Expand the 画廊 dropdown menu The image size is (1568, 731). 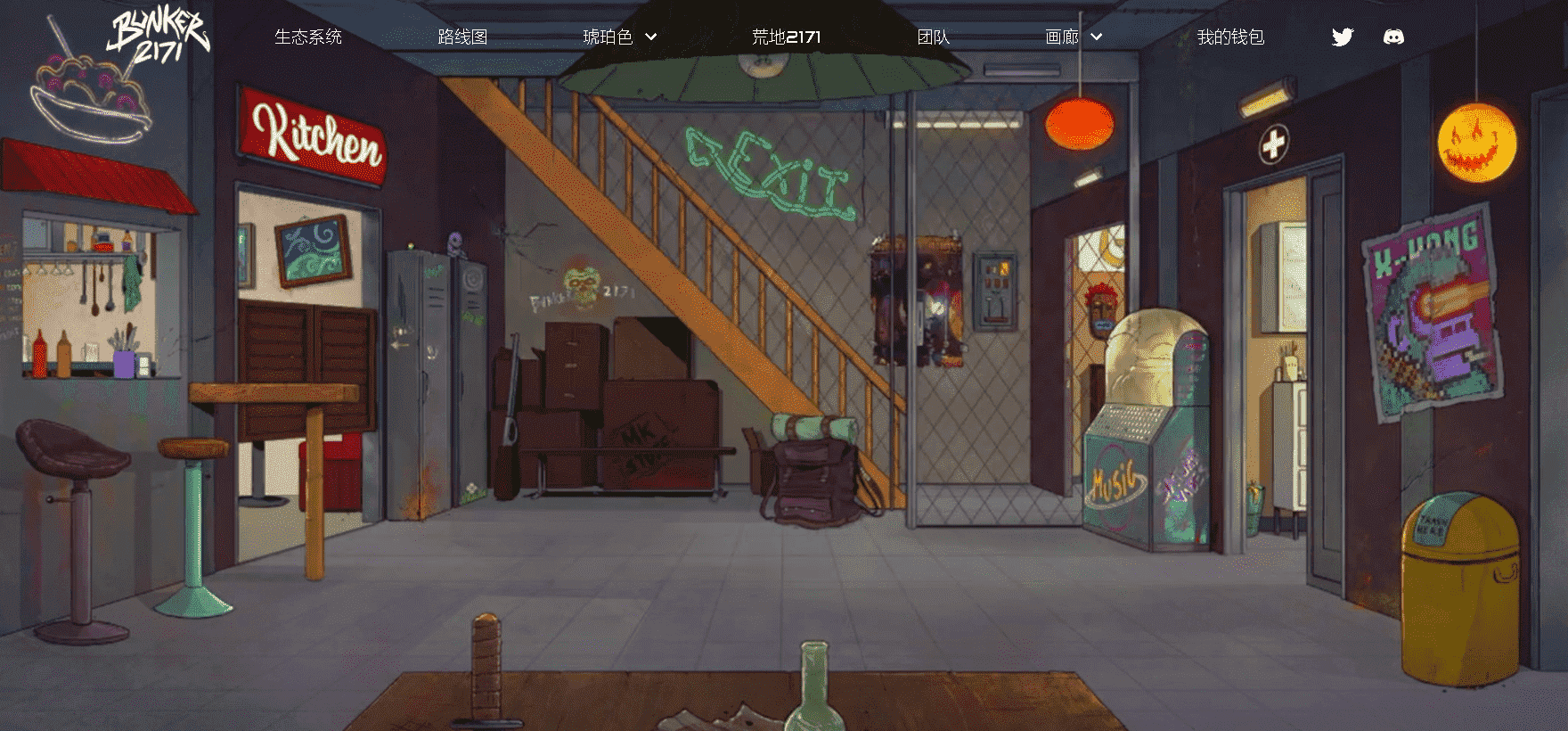1074,37
